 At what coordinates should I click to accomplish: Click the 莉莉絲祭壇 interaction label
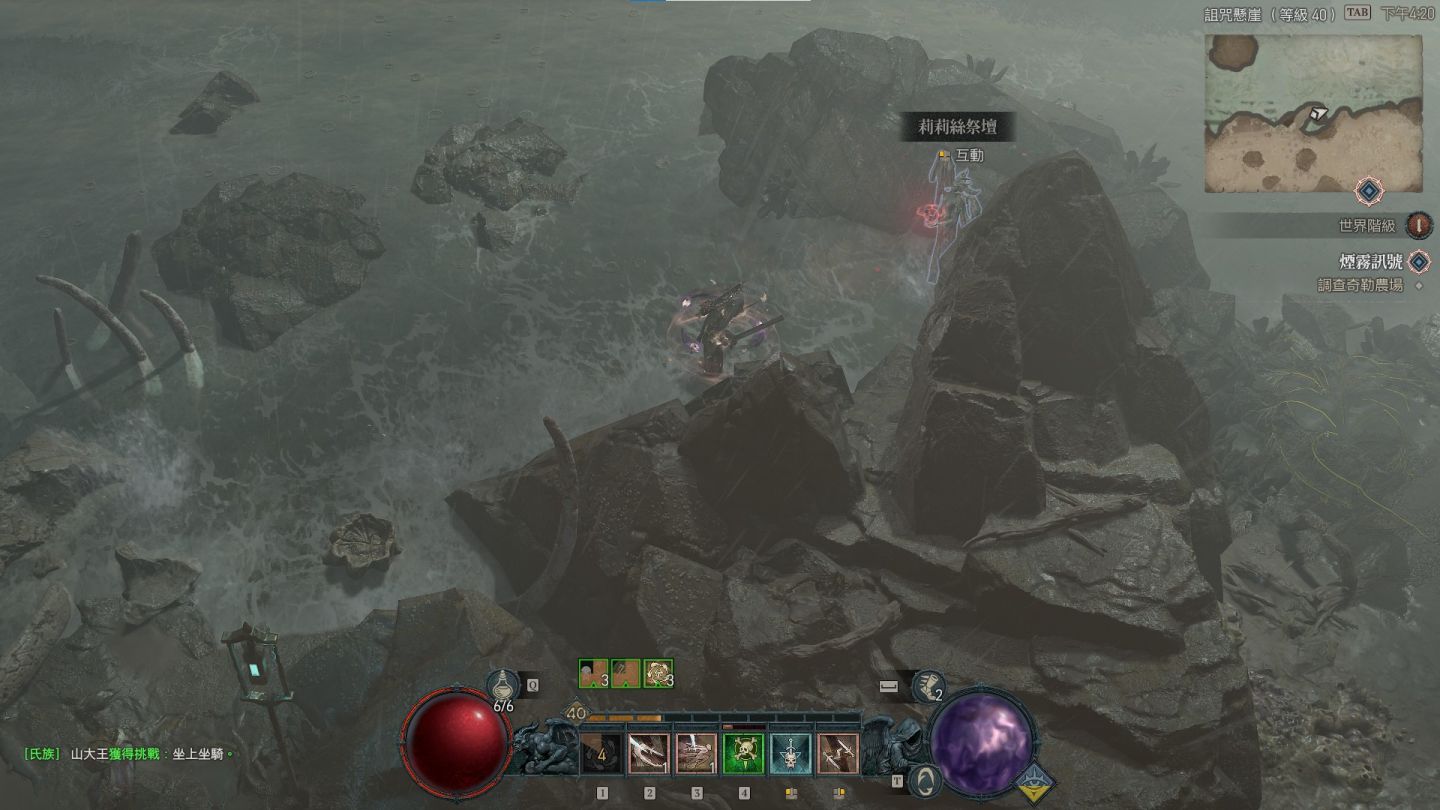point(957,127)
